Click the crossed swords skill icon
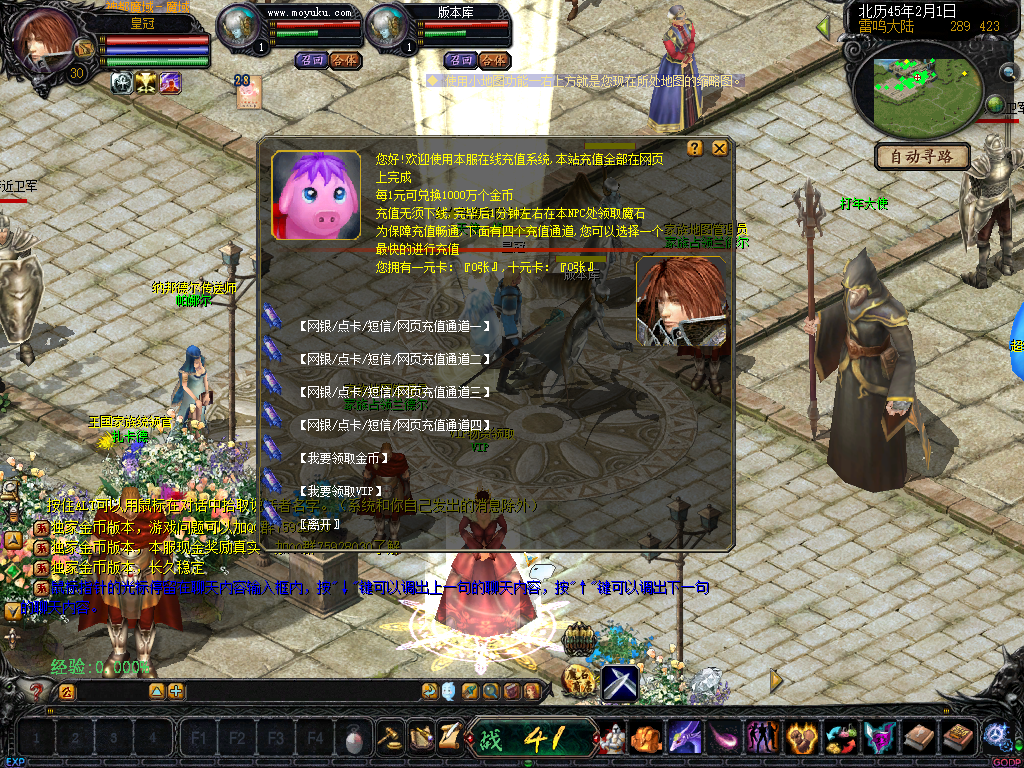1024x768 pixels. click(x=620, y=683)
